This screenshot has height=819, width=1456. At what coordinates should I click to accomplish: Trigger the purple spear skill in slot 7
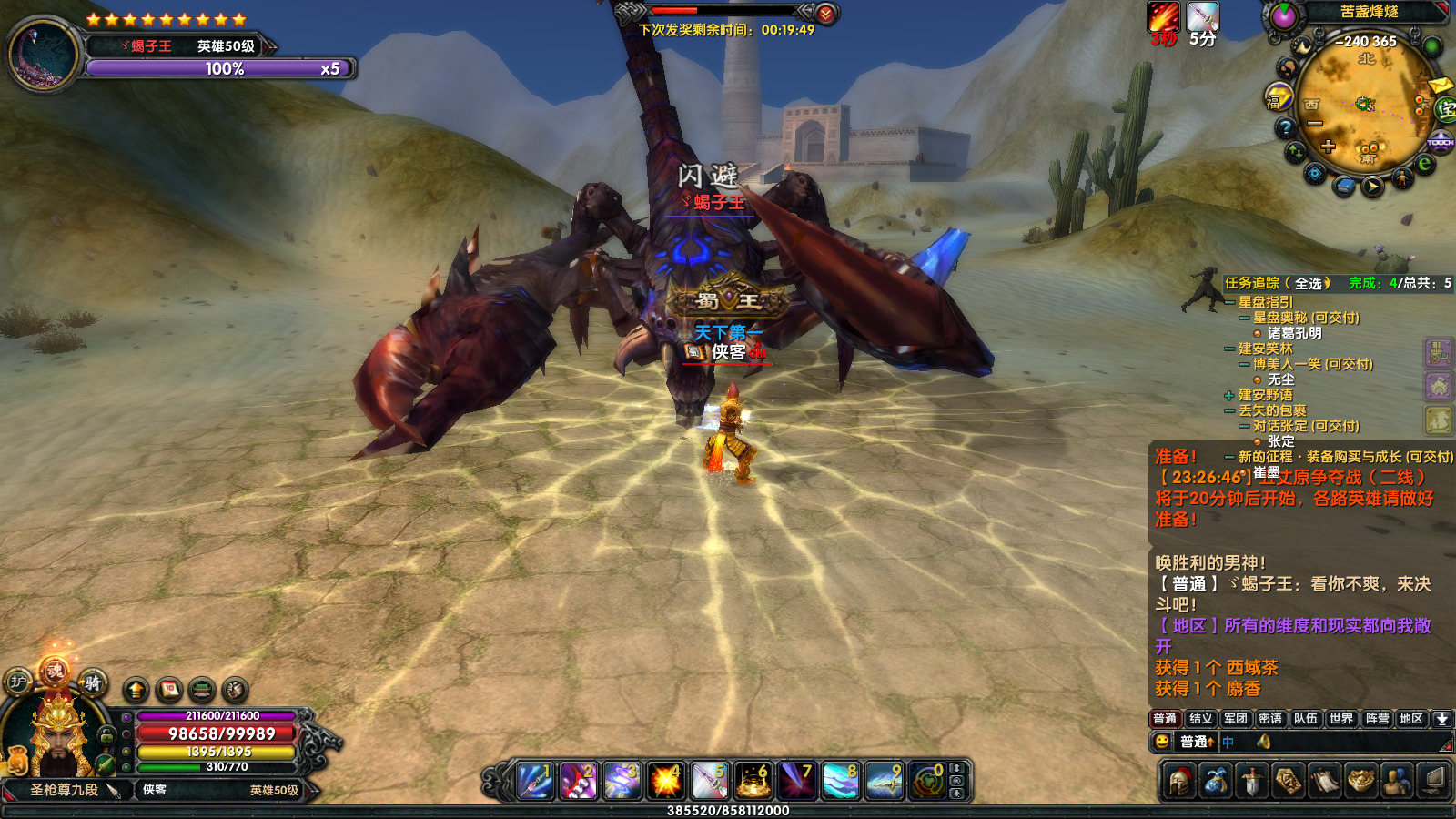pos(797,782)
